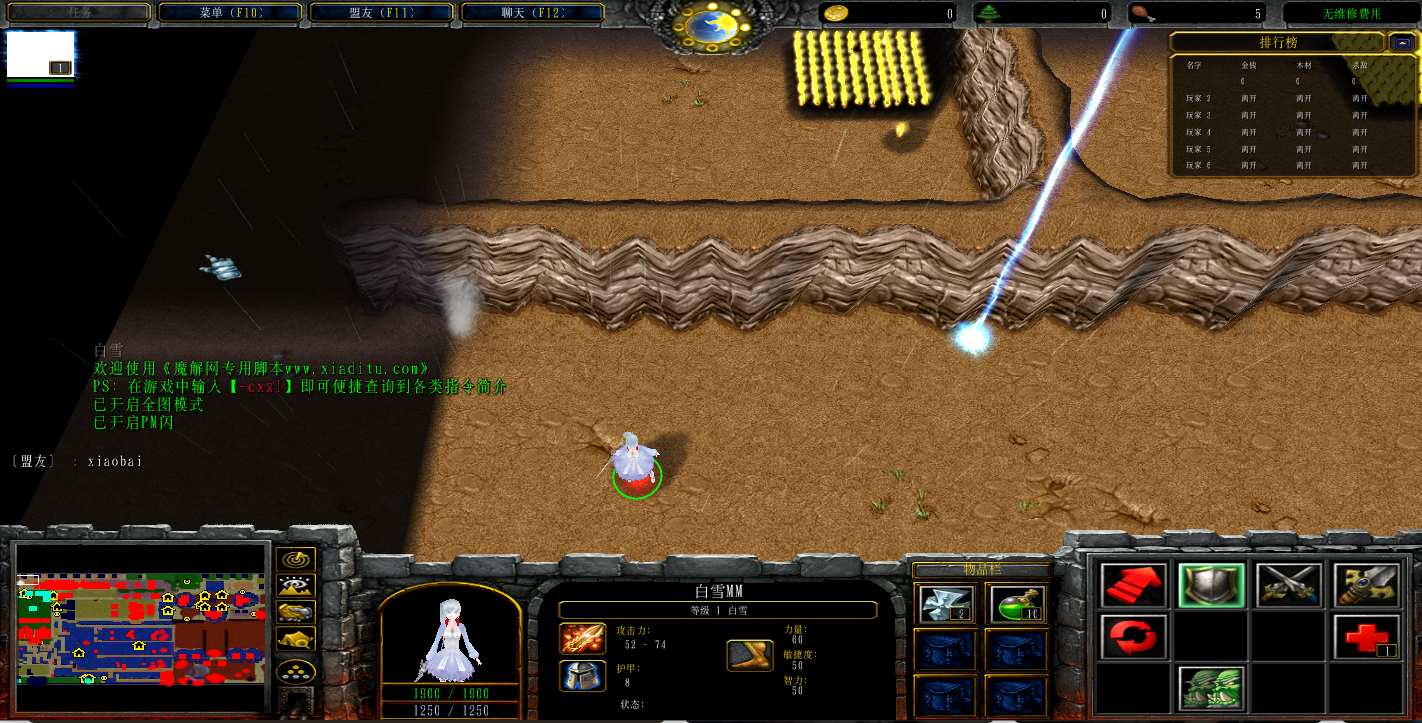1422x723 pixels.
Task: Open the 菜单 (F10) menu
Action: (230, 13)
